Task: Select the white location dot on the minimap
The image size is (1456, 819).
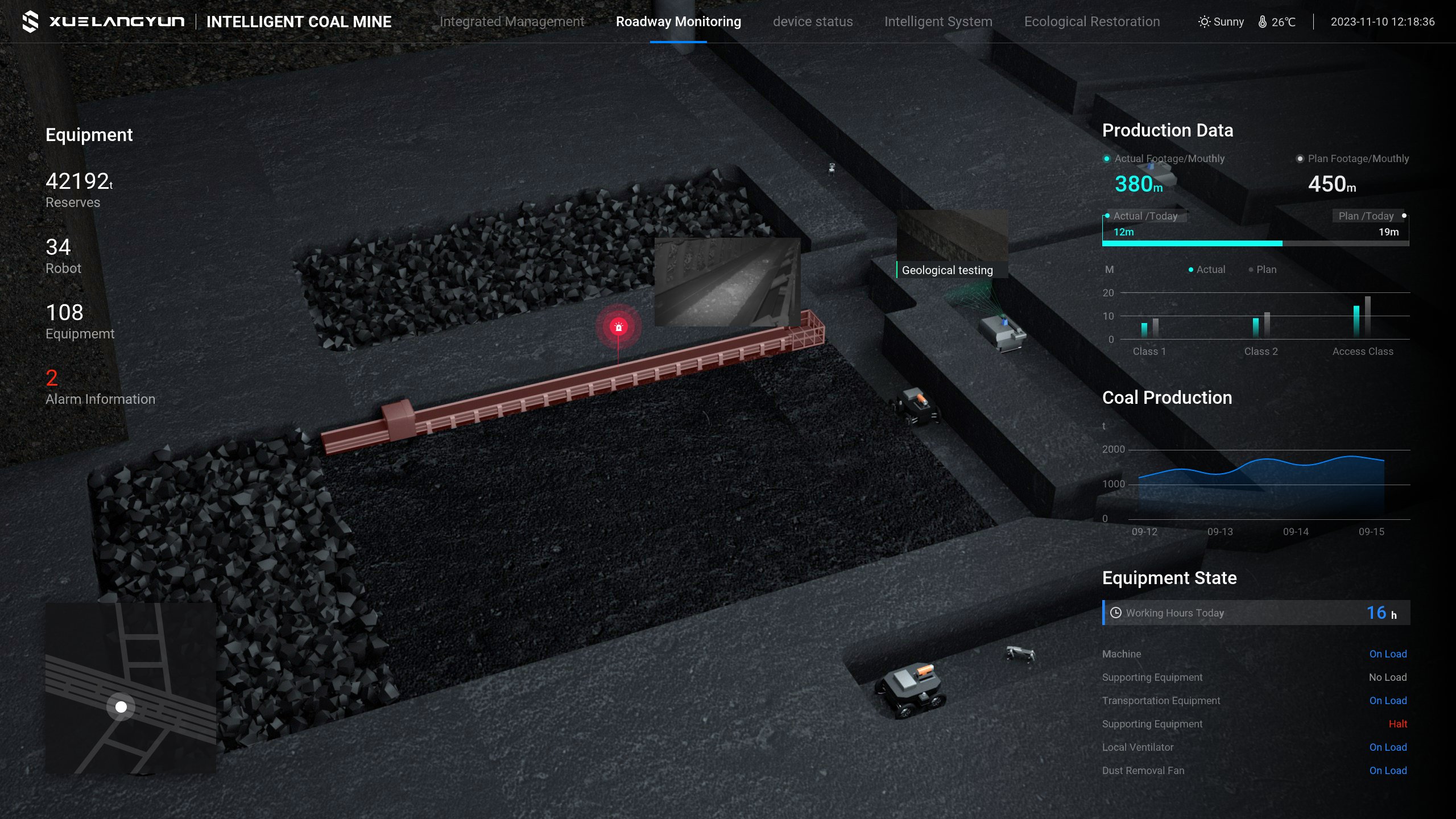Action: [x=121, y=706]
